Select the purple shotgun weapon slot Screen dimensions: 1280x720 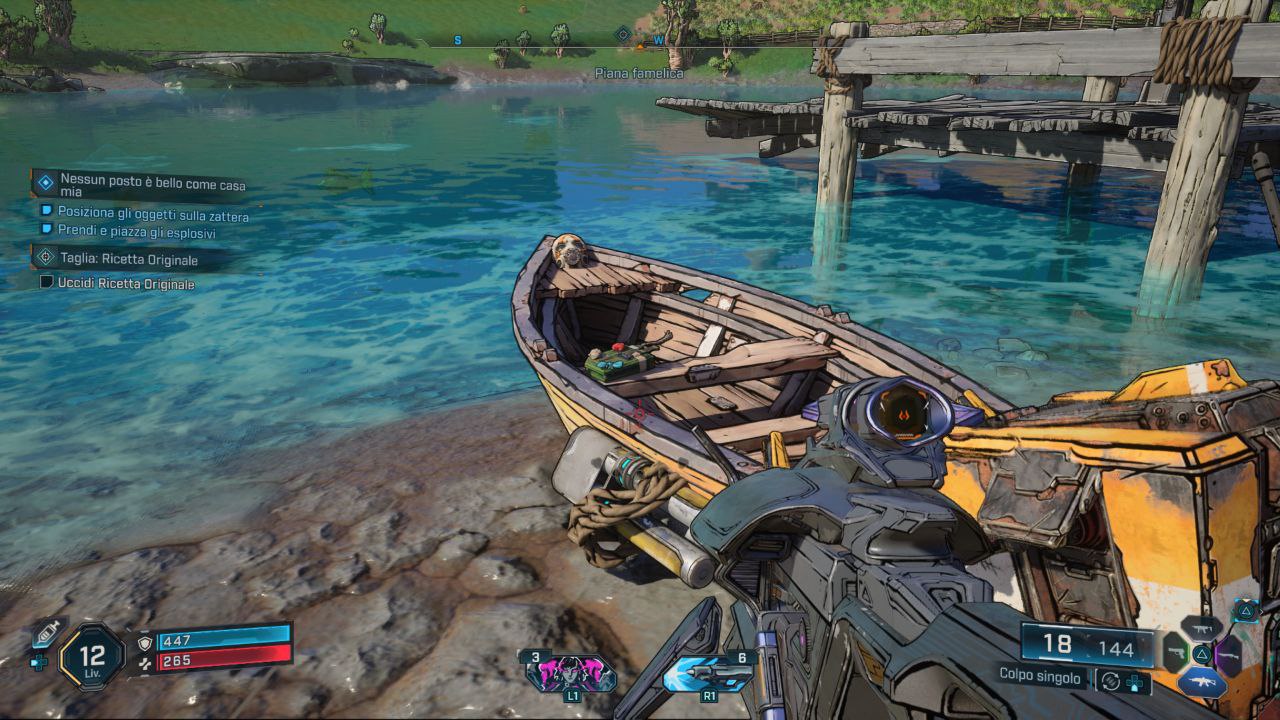tap(1229, 653)
